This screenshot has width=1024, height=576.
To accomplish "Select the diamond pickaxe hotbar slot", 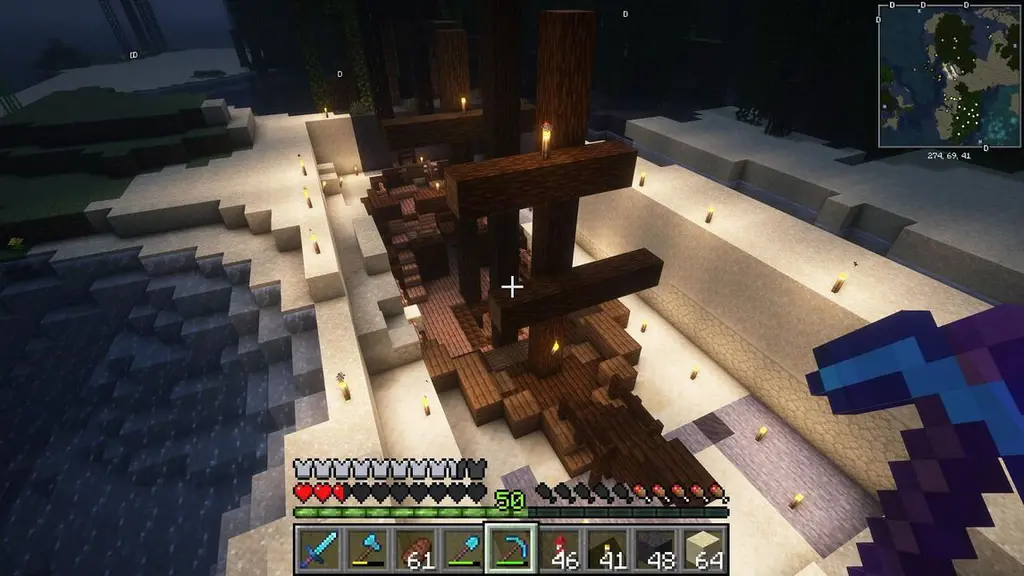I will pyautogui.click(x=510, y=549).
